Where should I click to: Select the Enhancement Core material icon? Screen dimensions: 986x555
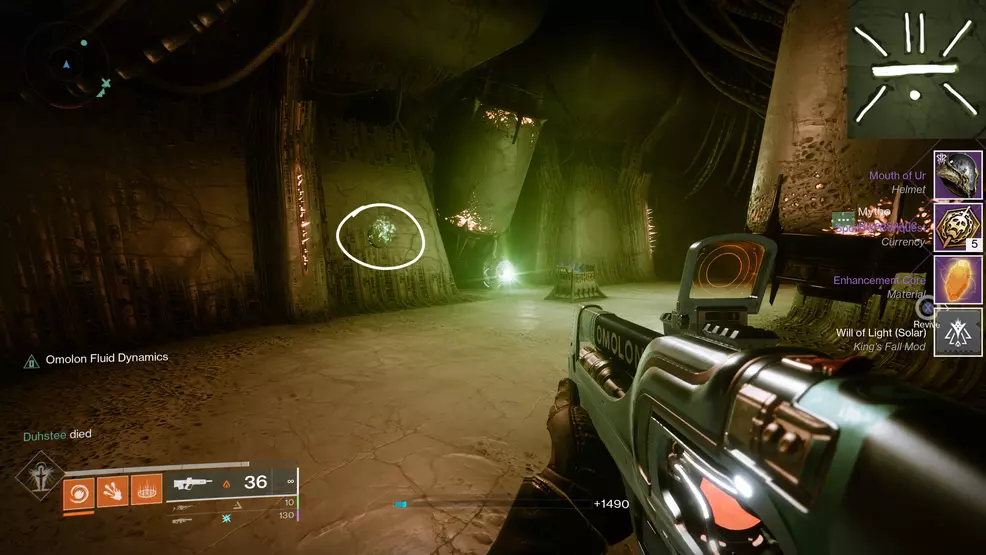(958, 280)
